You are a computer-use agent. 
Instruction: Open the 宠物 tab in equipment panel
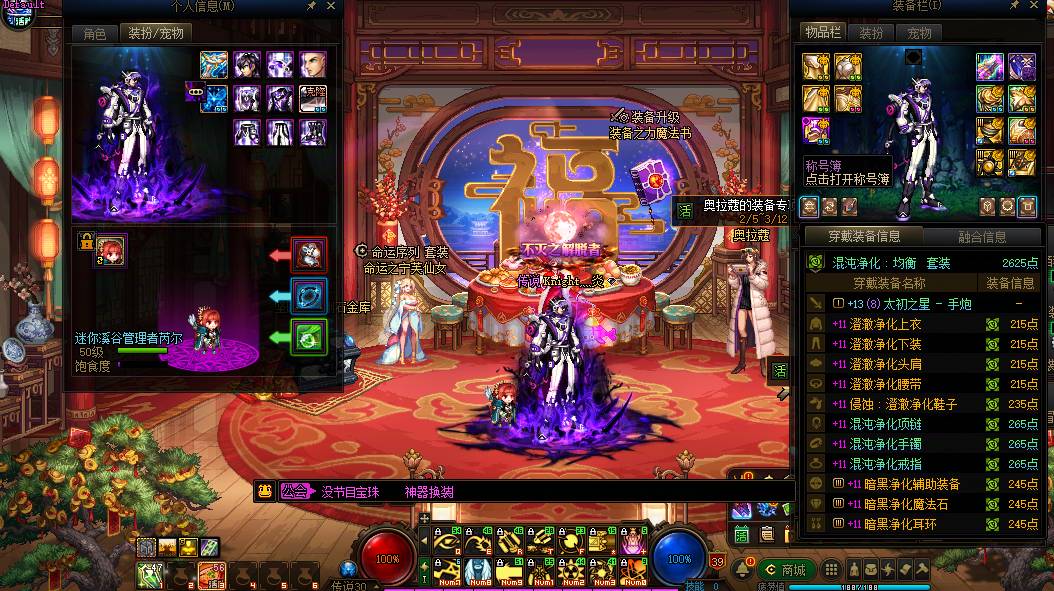918,33
